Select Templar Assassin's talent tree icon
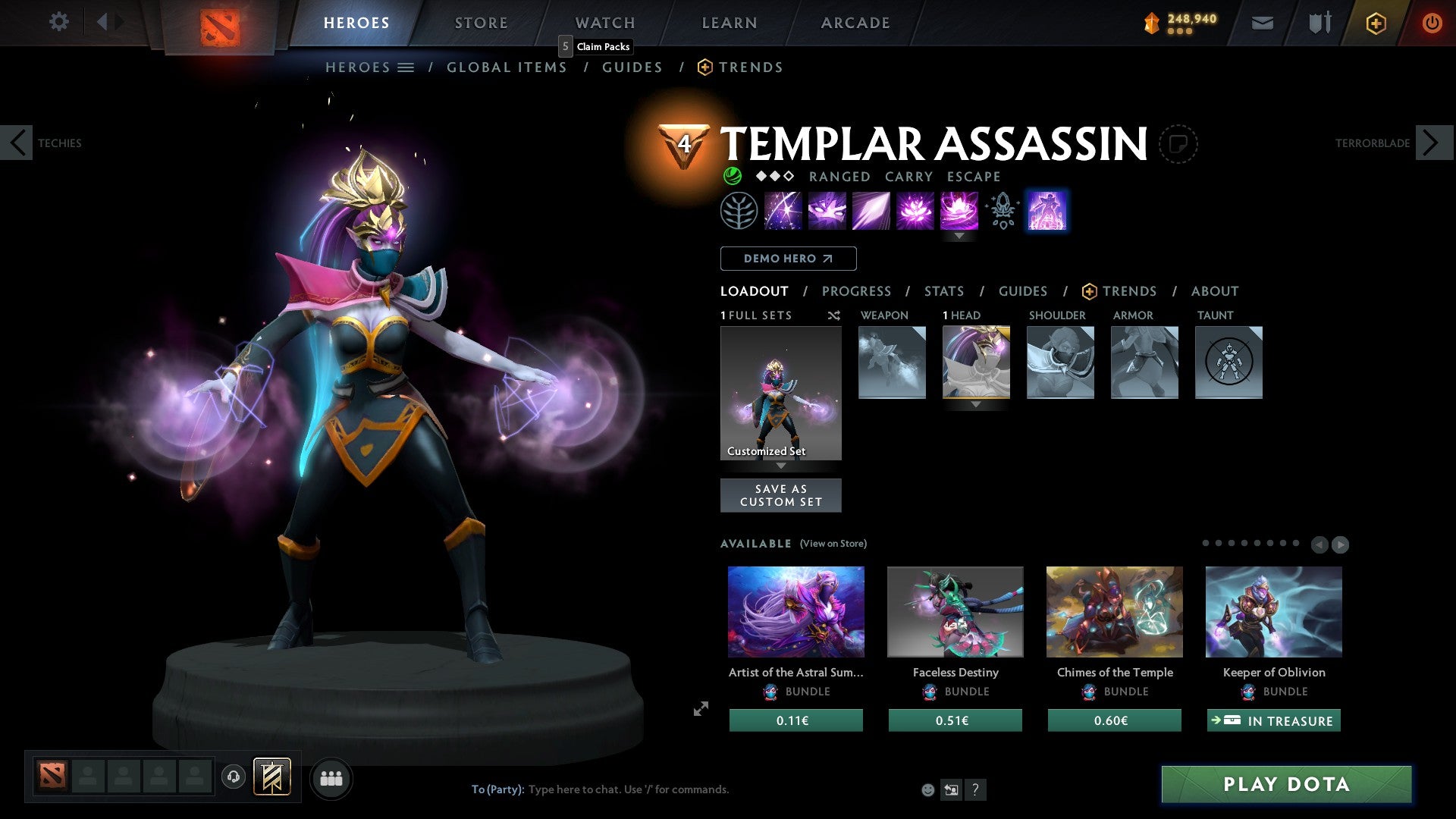The width and height of the screenshot is (1456, 819). coord(738,211)
